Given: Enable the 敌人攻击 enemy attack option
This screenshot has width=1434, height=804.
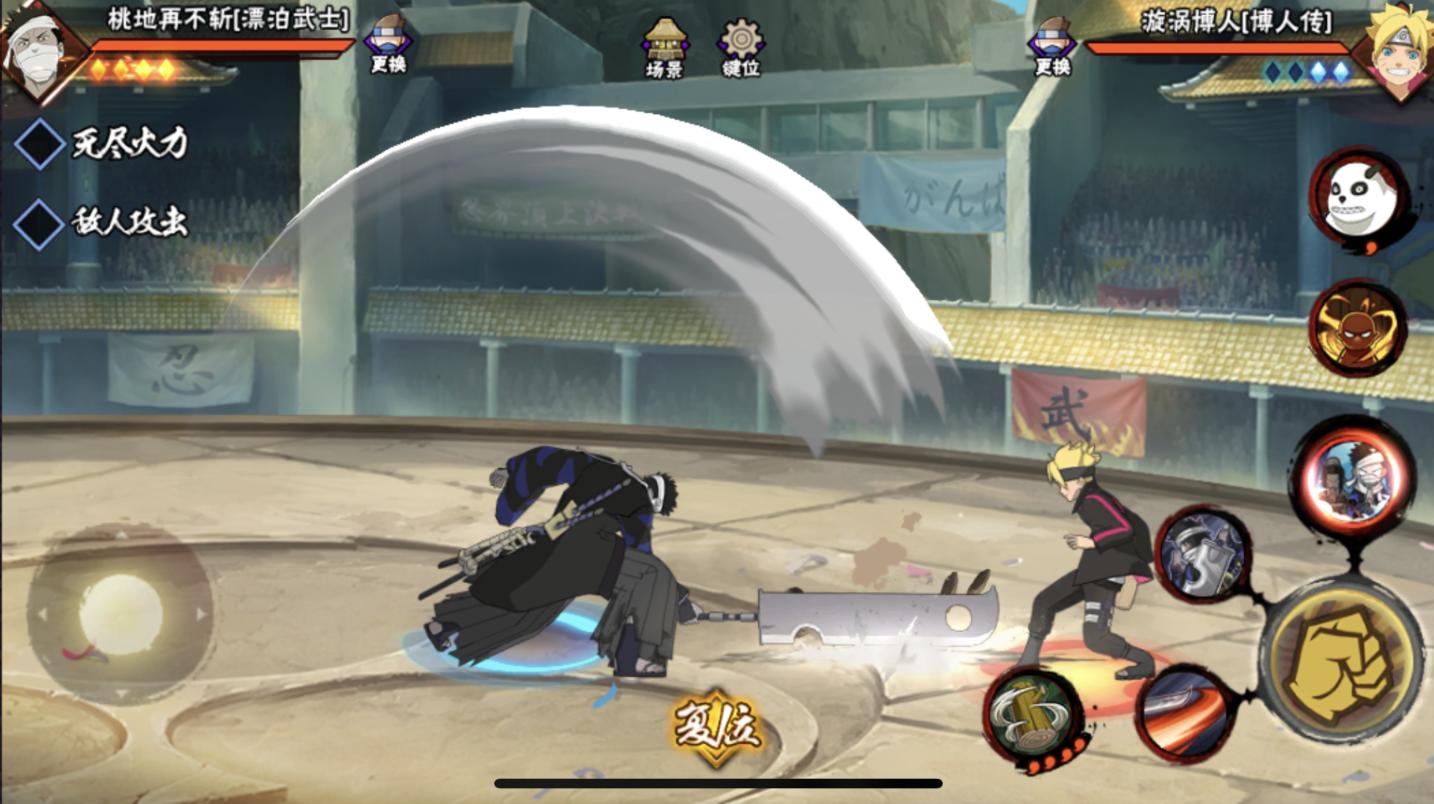Looking at the screenshot, I should [x=40, y=222].
